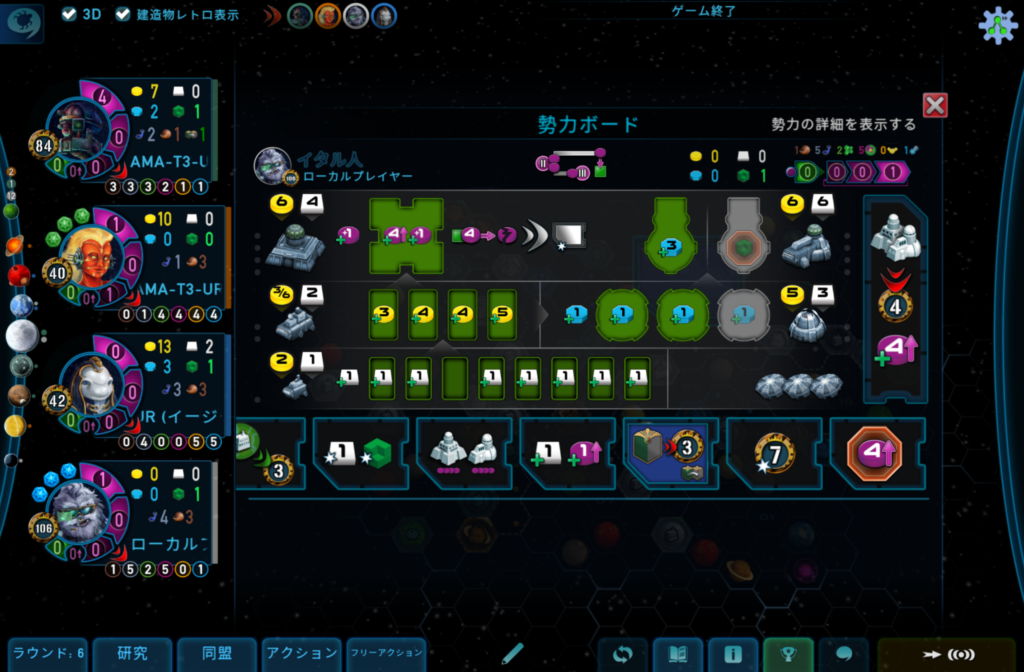The height and width of the screenshot is (672, 1024).
Task: Click the arrow broadcast button
Action: (948, 655)
